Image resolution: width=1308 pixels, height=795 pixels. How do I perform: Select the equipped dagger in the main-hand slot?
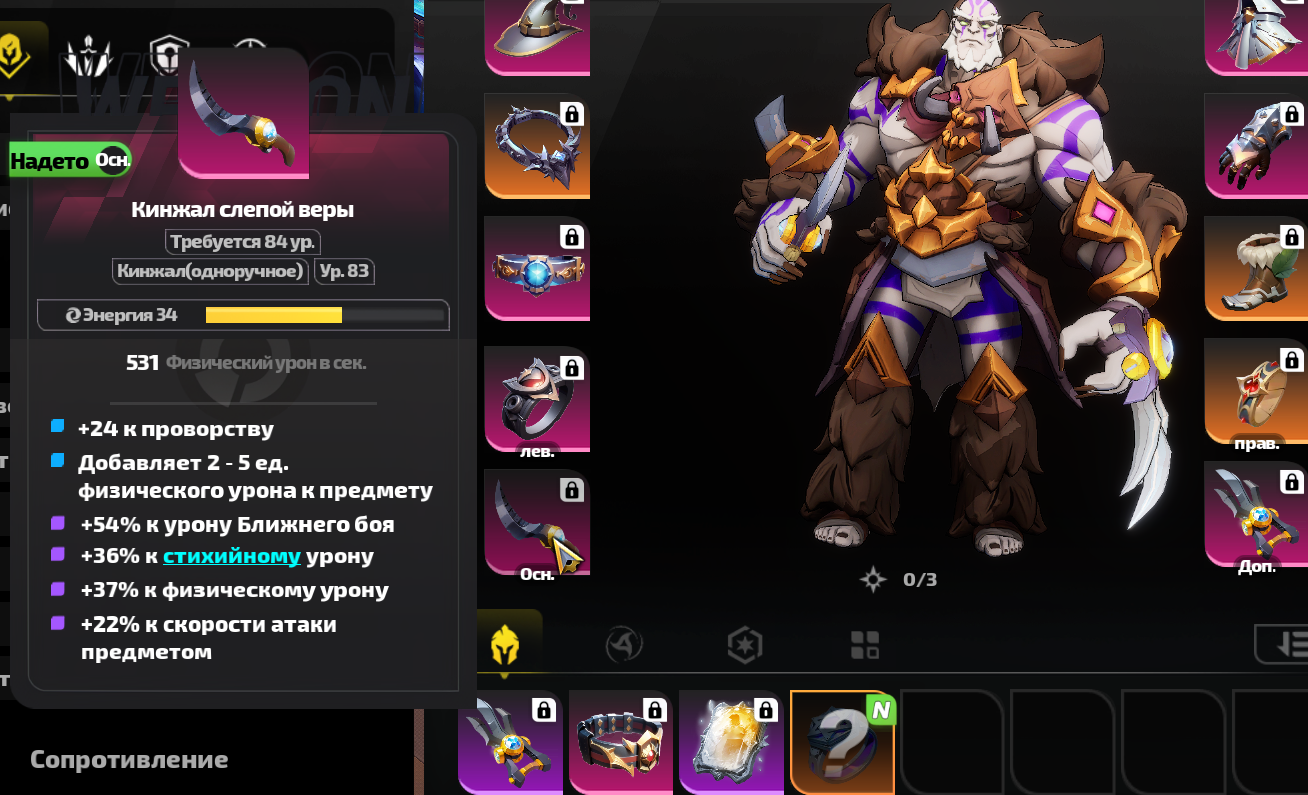pyautogui.click(x=536, y=522)
